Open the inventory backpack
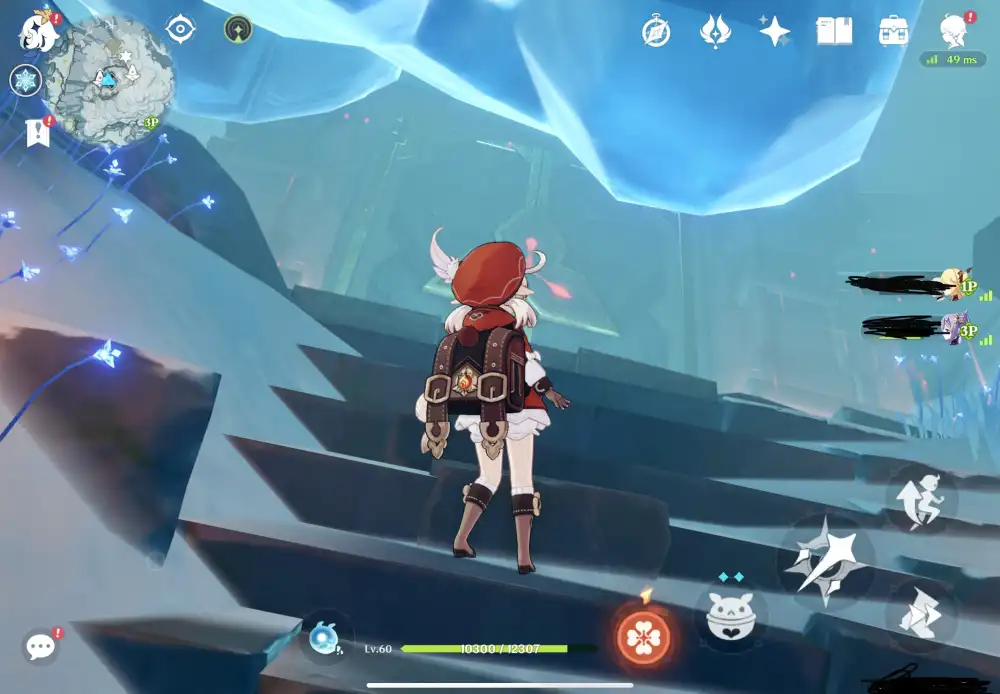Screen dimensions: 1000x694 (893, 31)
